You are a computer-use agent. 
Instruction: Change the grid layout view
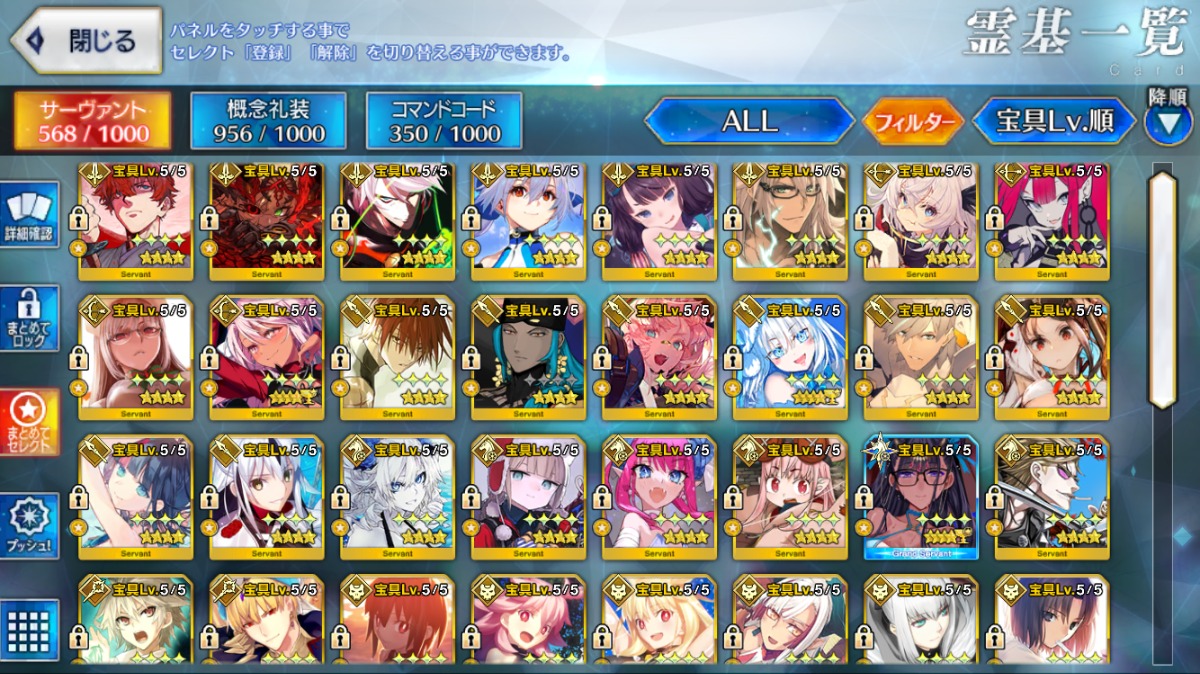click(30, 630)
